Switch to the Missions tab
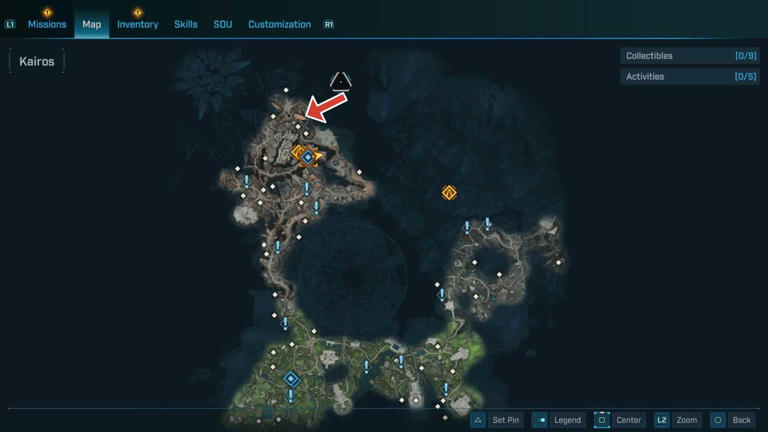The height and width of the screenshot is (432, 768). pos(47,24)
